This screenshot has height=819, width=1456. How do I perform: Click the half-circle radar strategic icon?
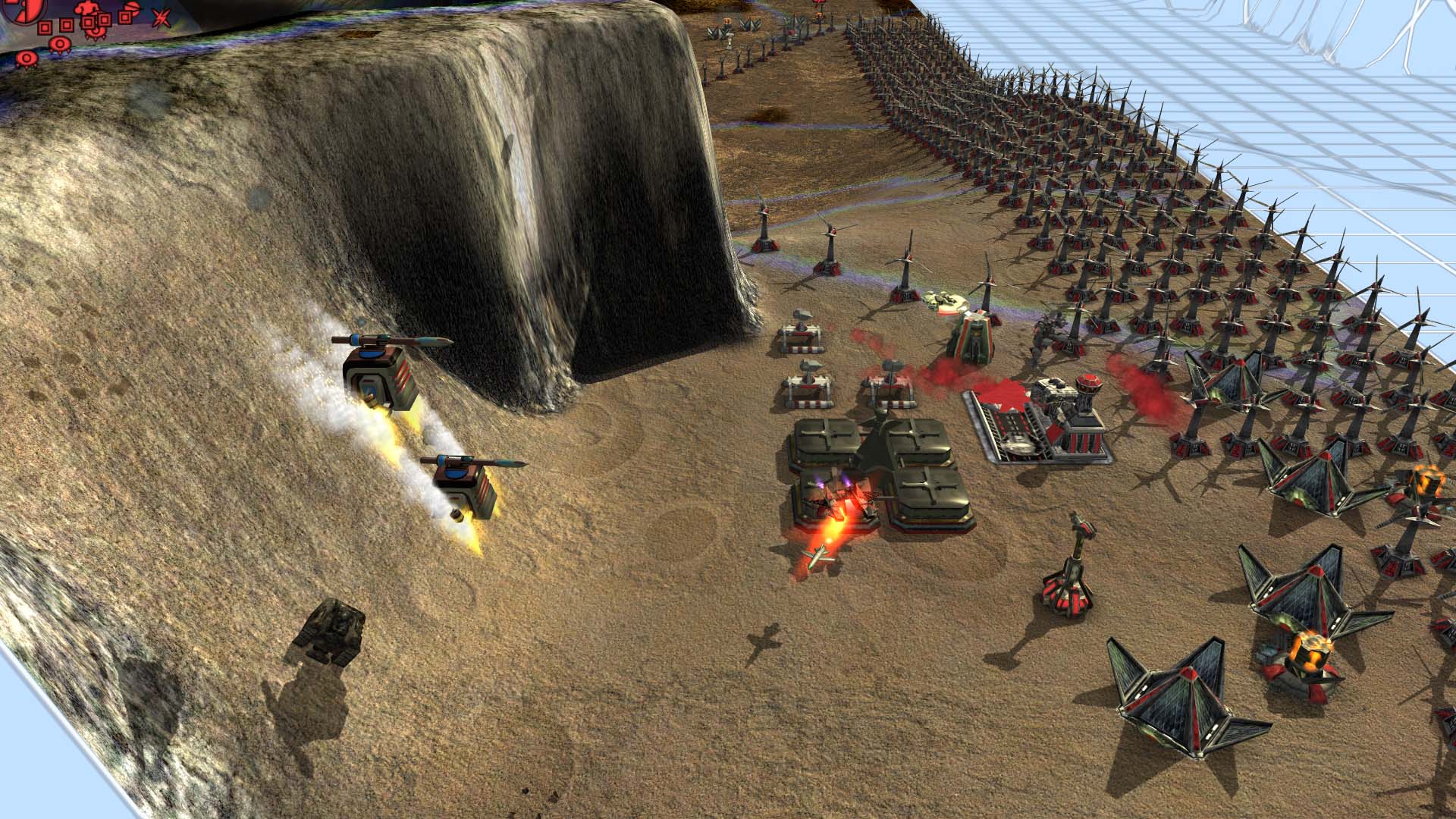pyautogui.click(x=130, y=8)
